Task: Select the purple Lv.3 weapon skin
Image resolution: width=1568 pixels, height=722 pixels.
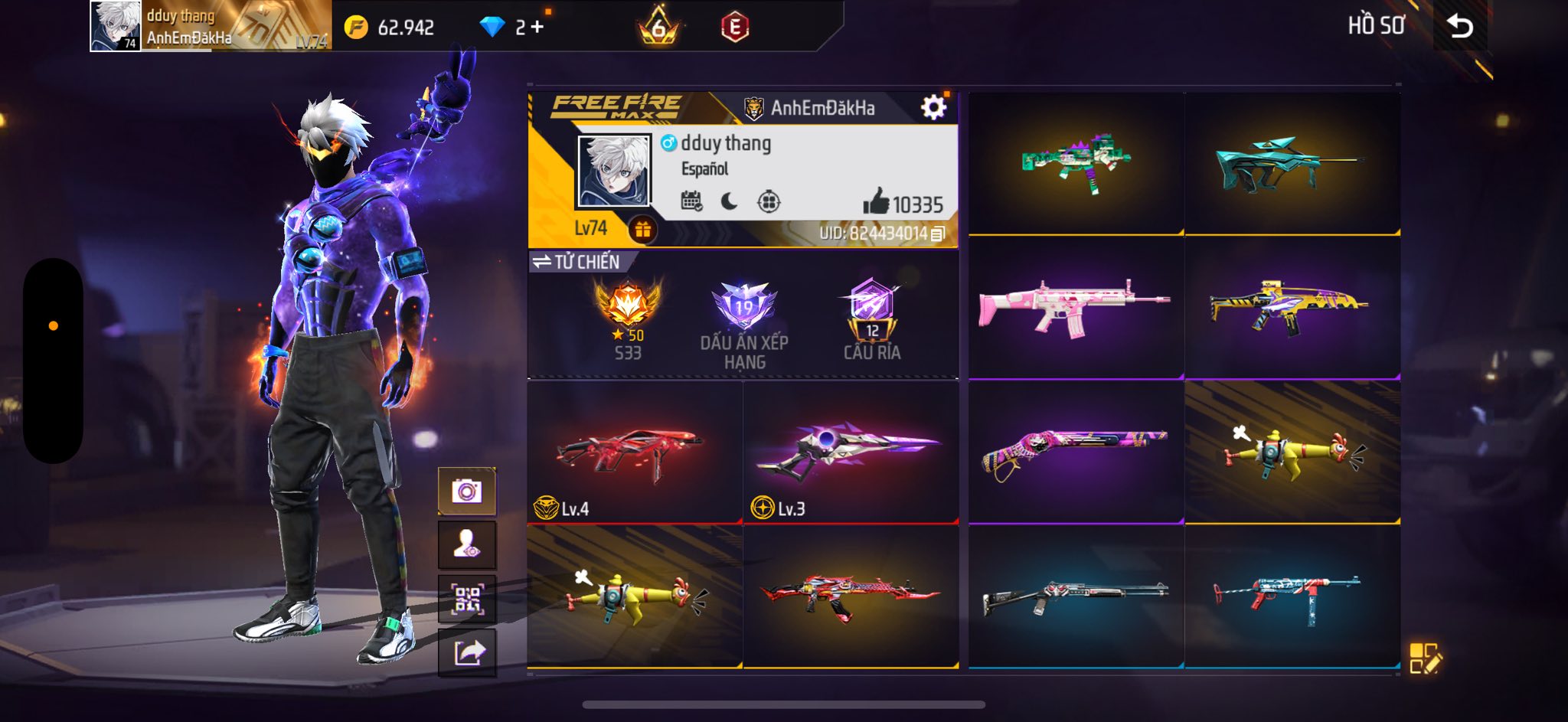Action: click(x=850, y=452)
